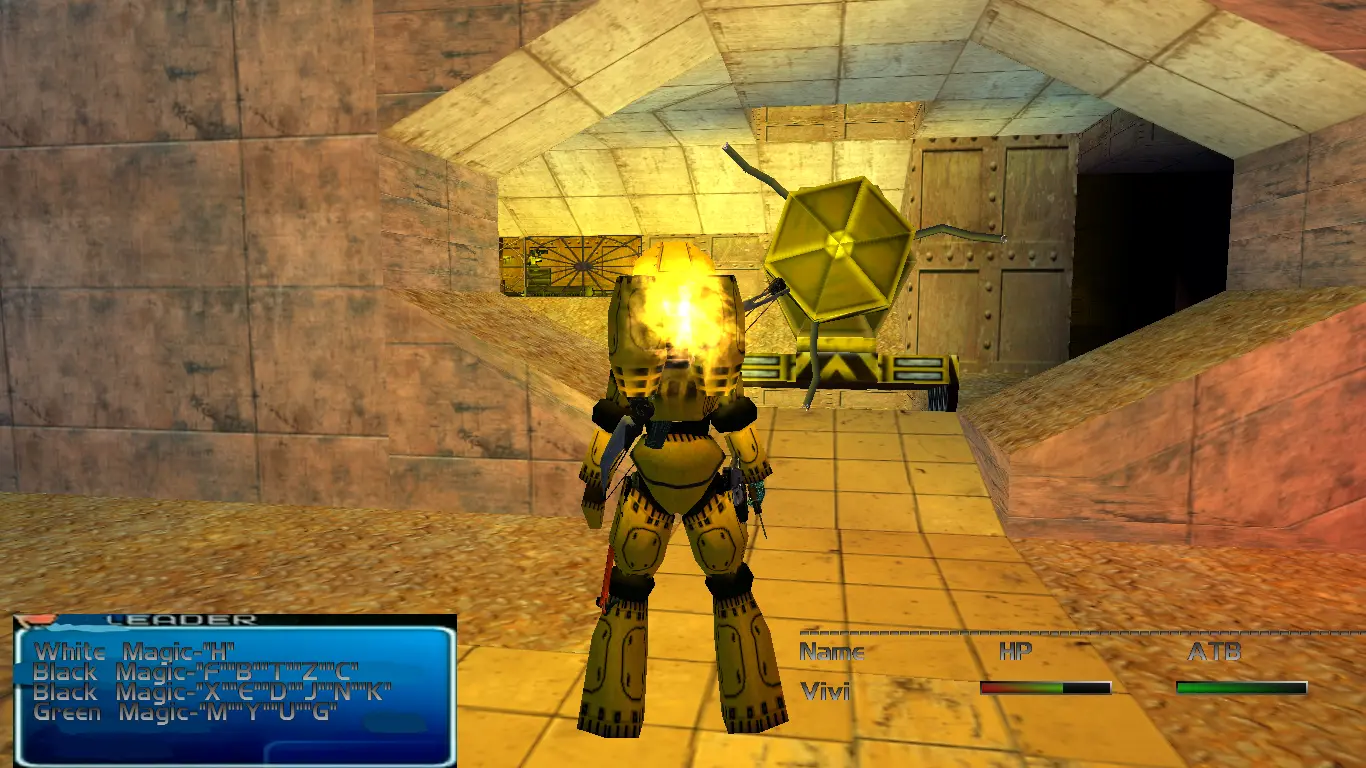
Task: Select Vivi in the party list
Action: click(x=825, y=690)
